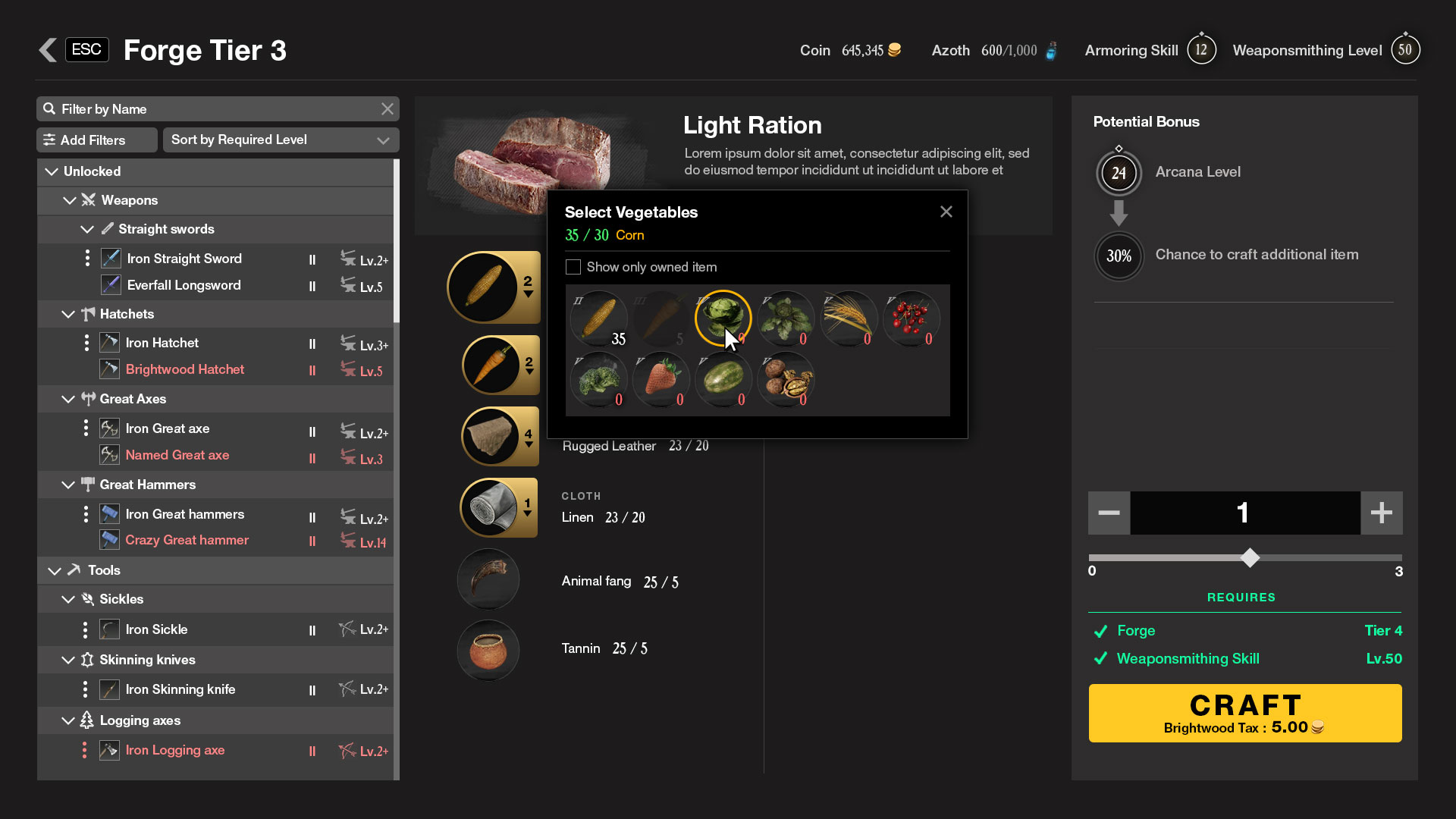Select Iron Straight Sword recipe
Screen dimensions: 1456x819
point(184,259)
